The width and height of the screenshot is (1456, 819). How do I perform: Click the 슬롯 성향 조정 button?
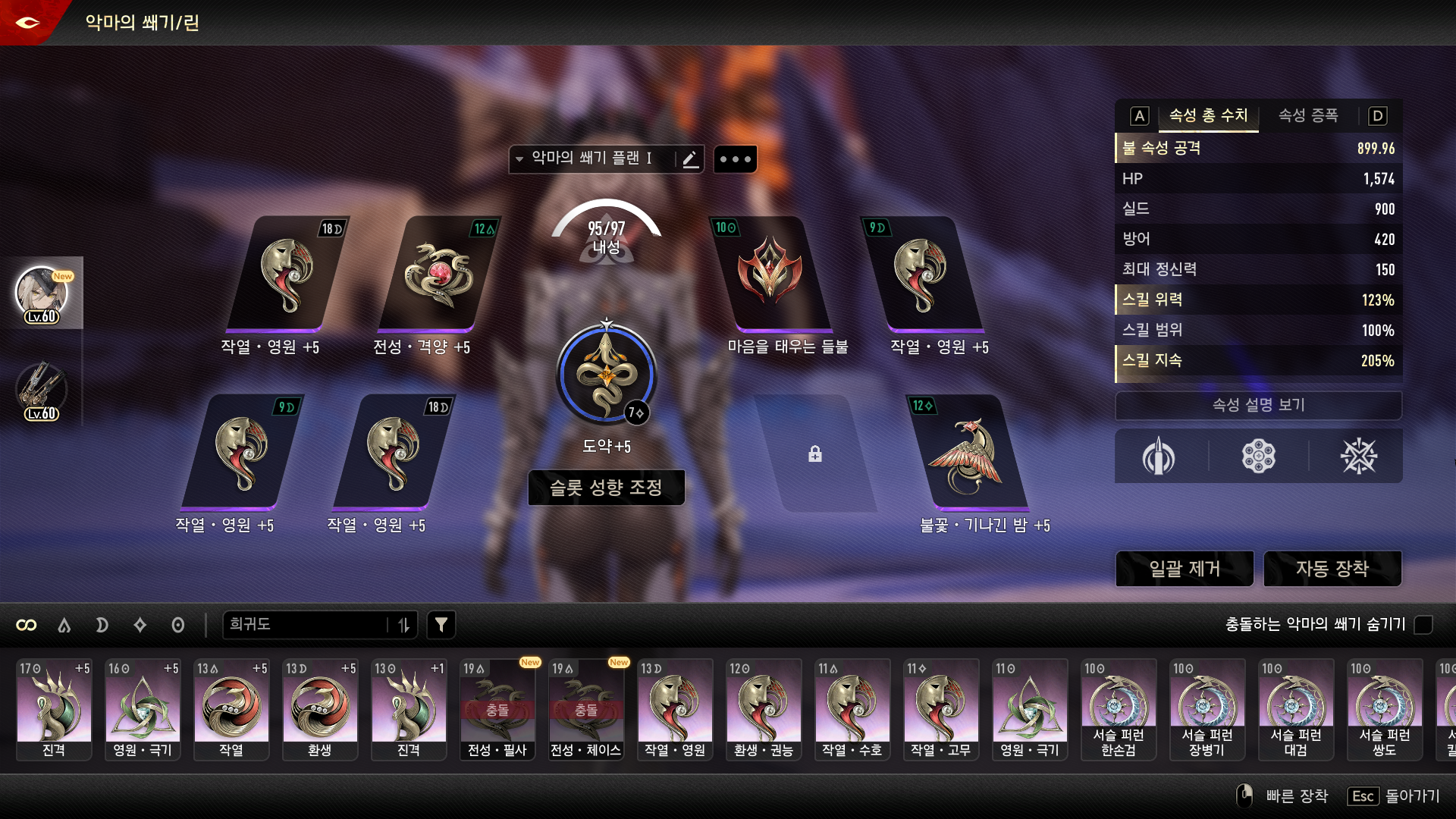606,488
